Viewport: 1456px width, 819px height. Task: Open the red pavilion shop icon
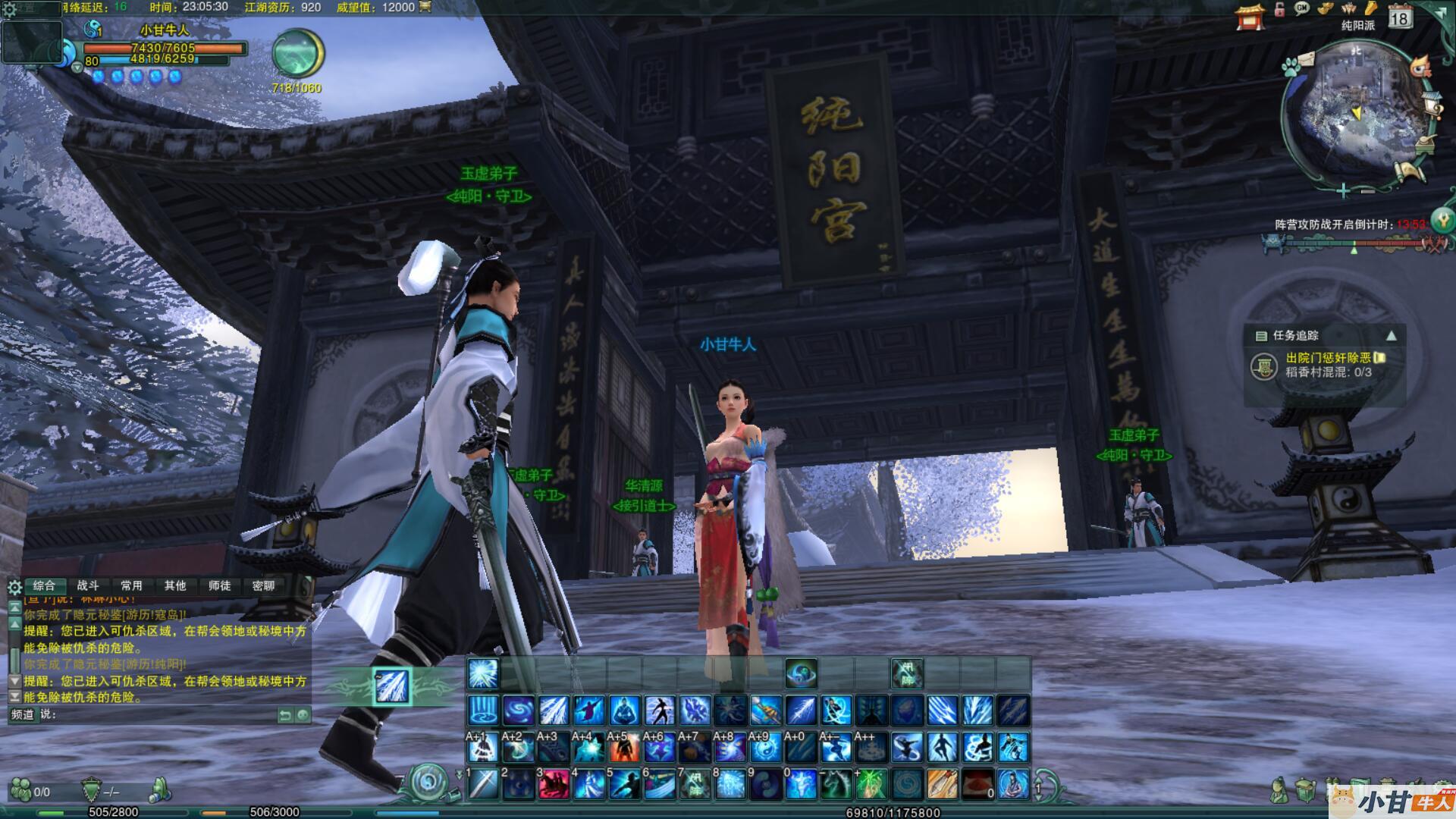(1250, 16)
